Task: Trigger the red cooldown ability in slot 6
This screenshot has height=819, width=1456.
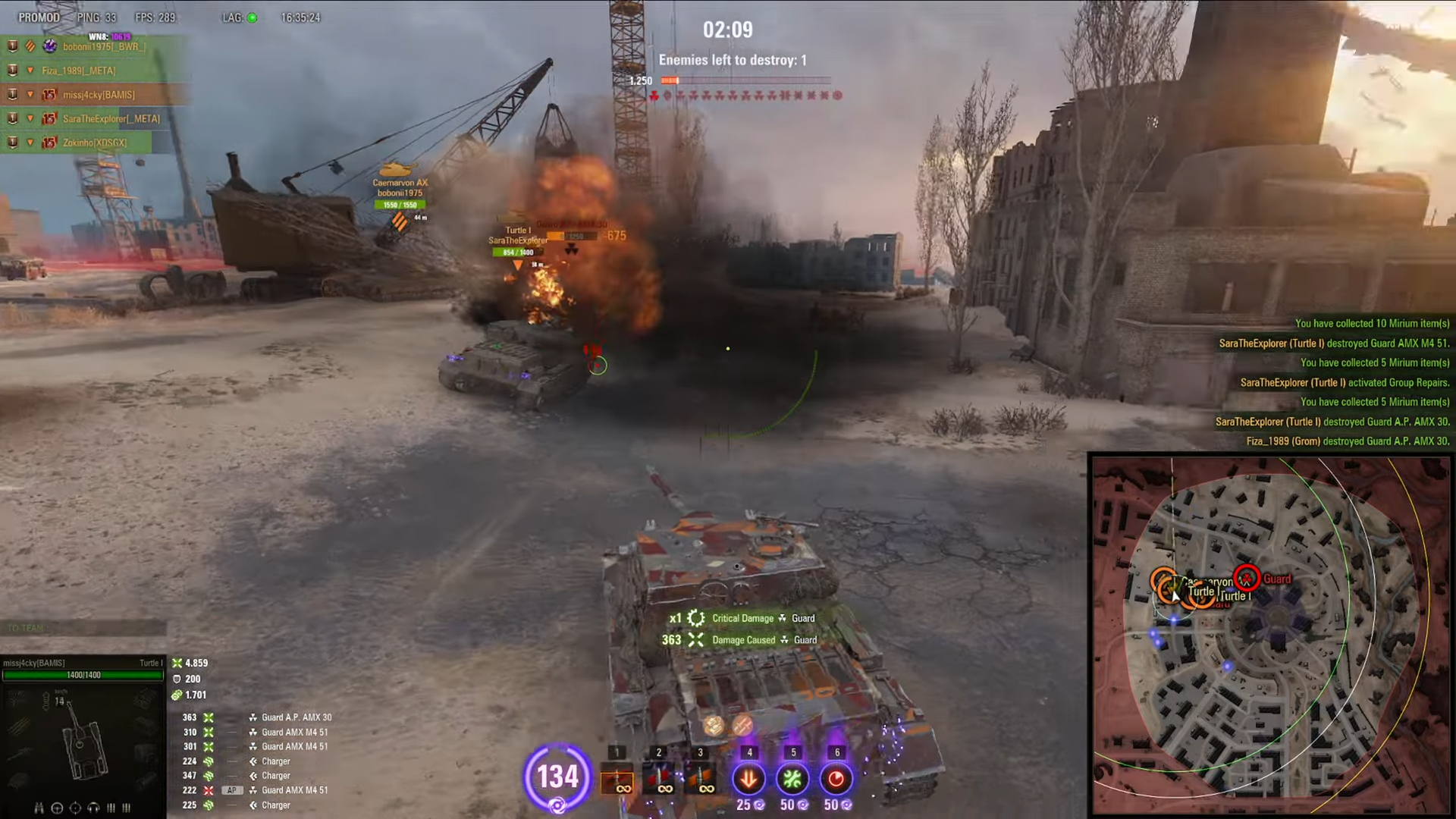Action: pyautogui.click(x=836, y=779)
